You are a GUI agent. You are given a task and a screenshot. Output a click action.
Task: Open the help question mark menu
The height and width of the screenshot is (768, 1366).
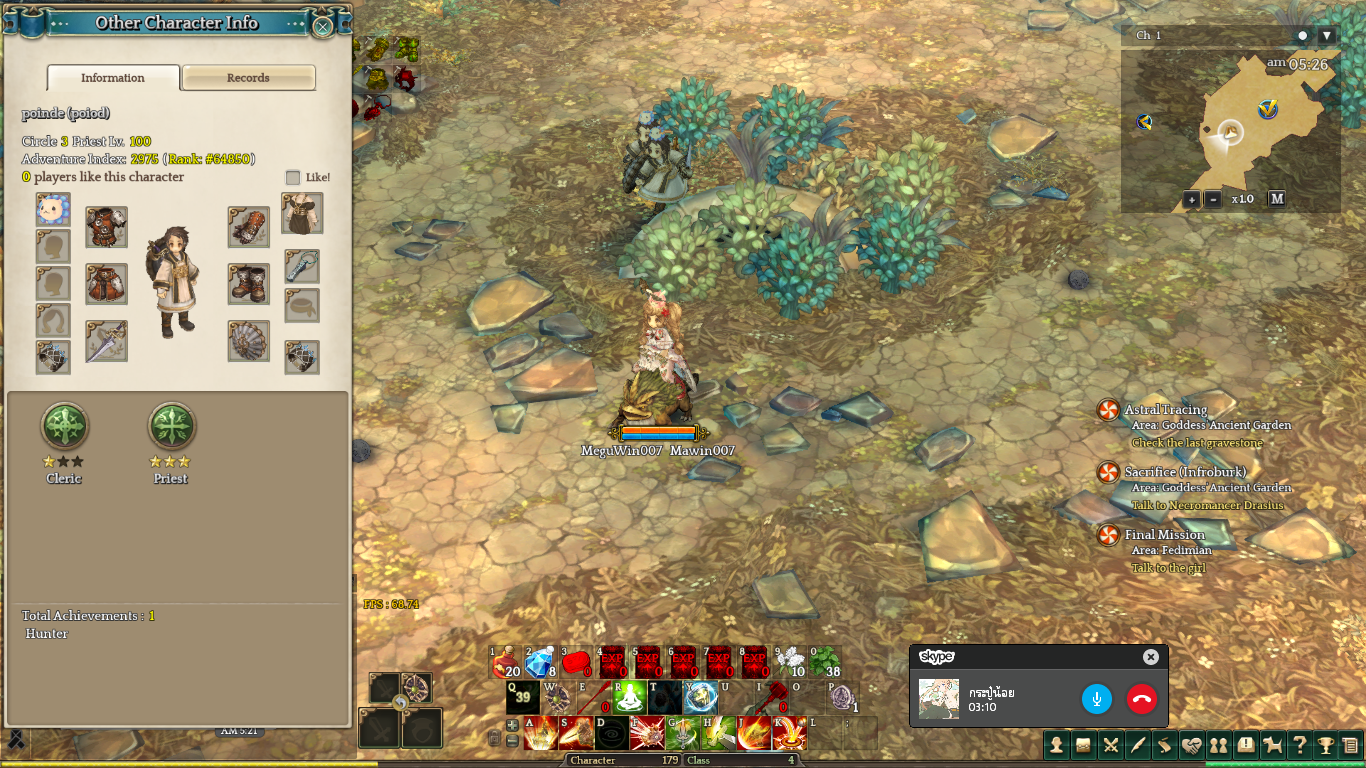coord(1298,744)
